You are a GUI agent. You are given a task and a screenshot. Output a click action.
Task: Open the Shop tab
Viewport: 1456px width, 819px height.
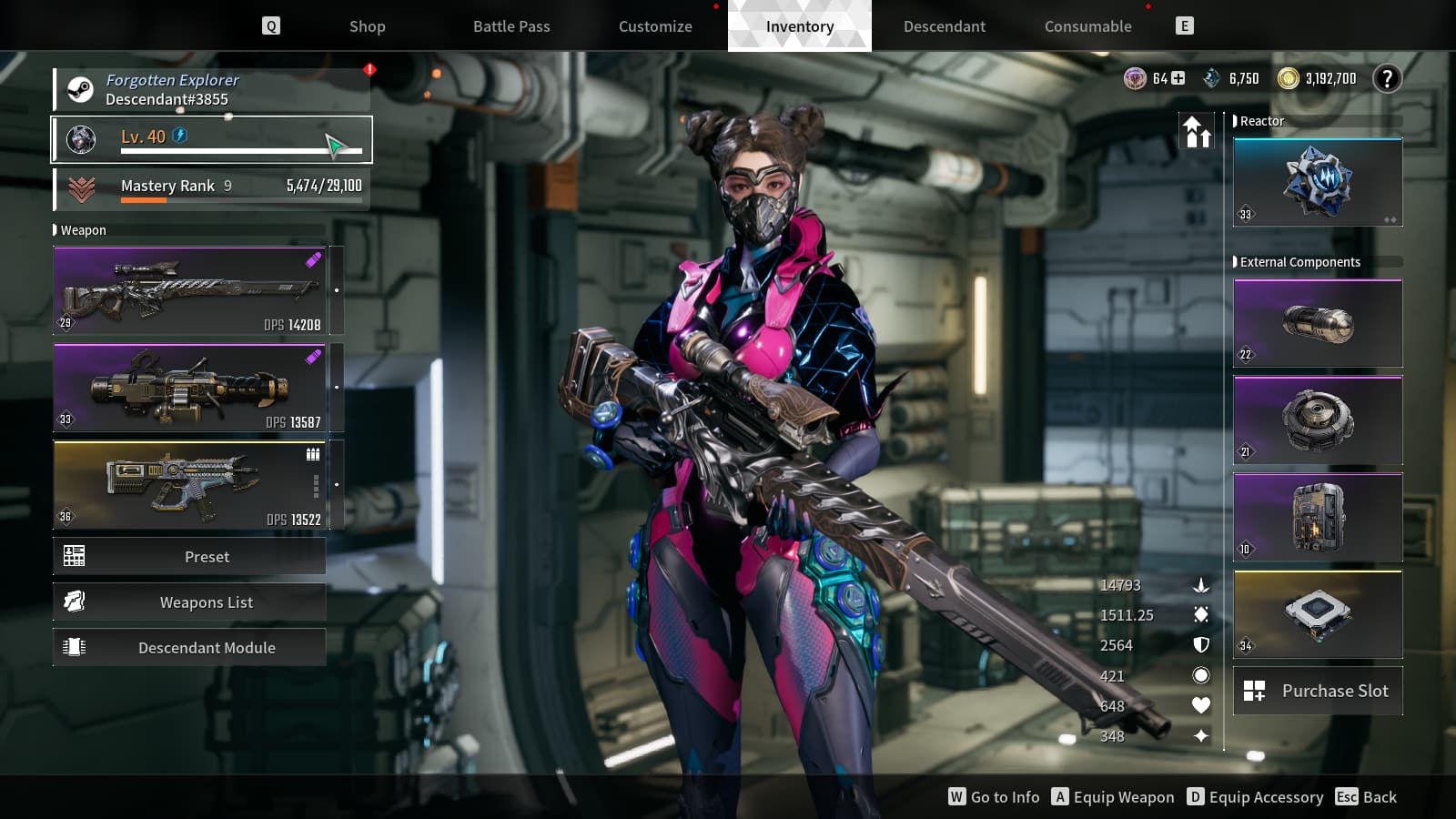coord(367,26)
